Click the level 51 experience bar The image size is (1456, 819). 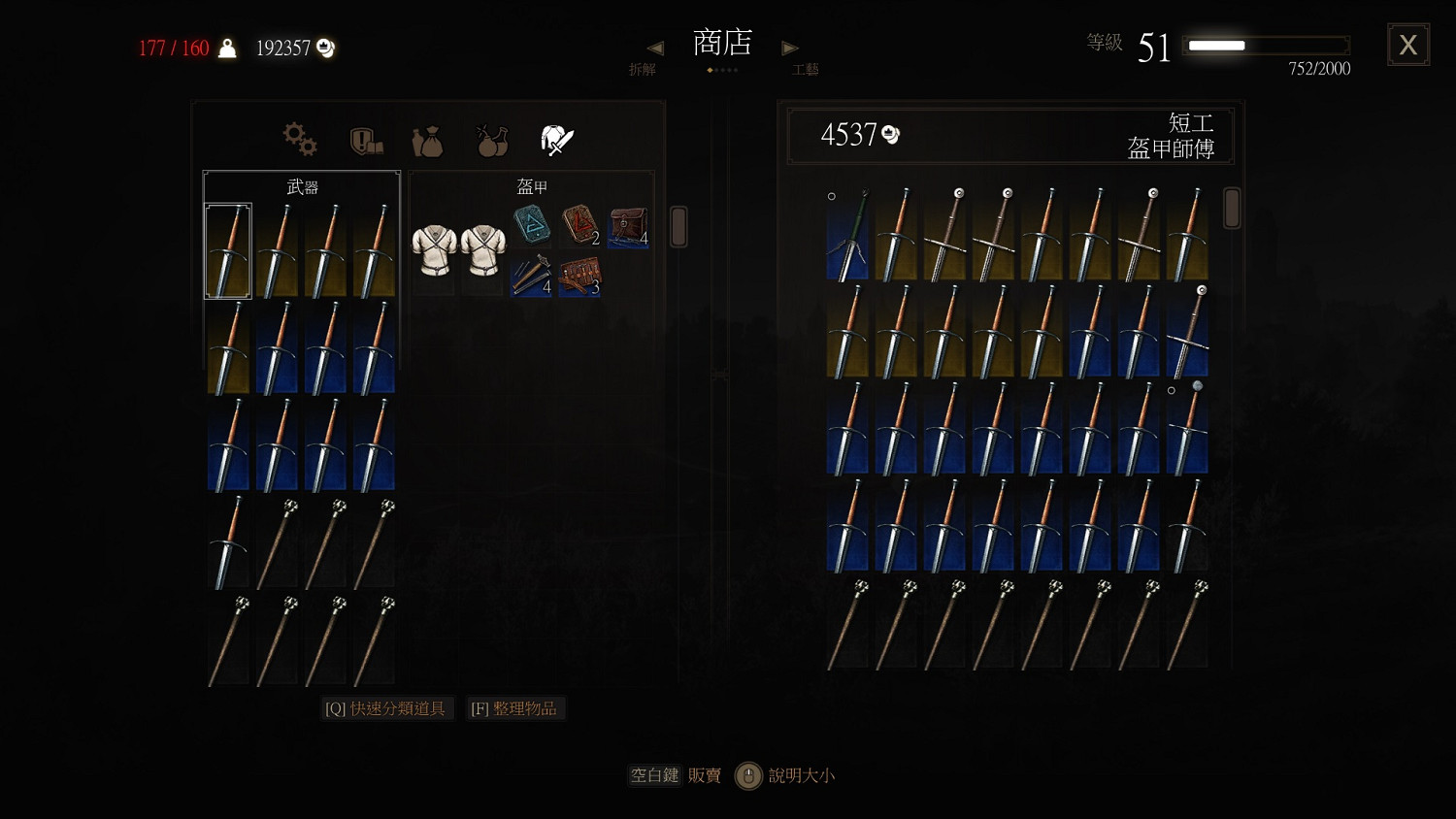point(1265,45)
